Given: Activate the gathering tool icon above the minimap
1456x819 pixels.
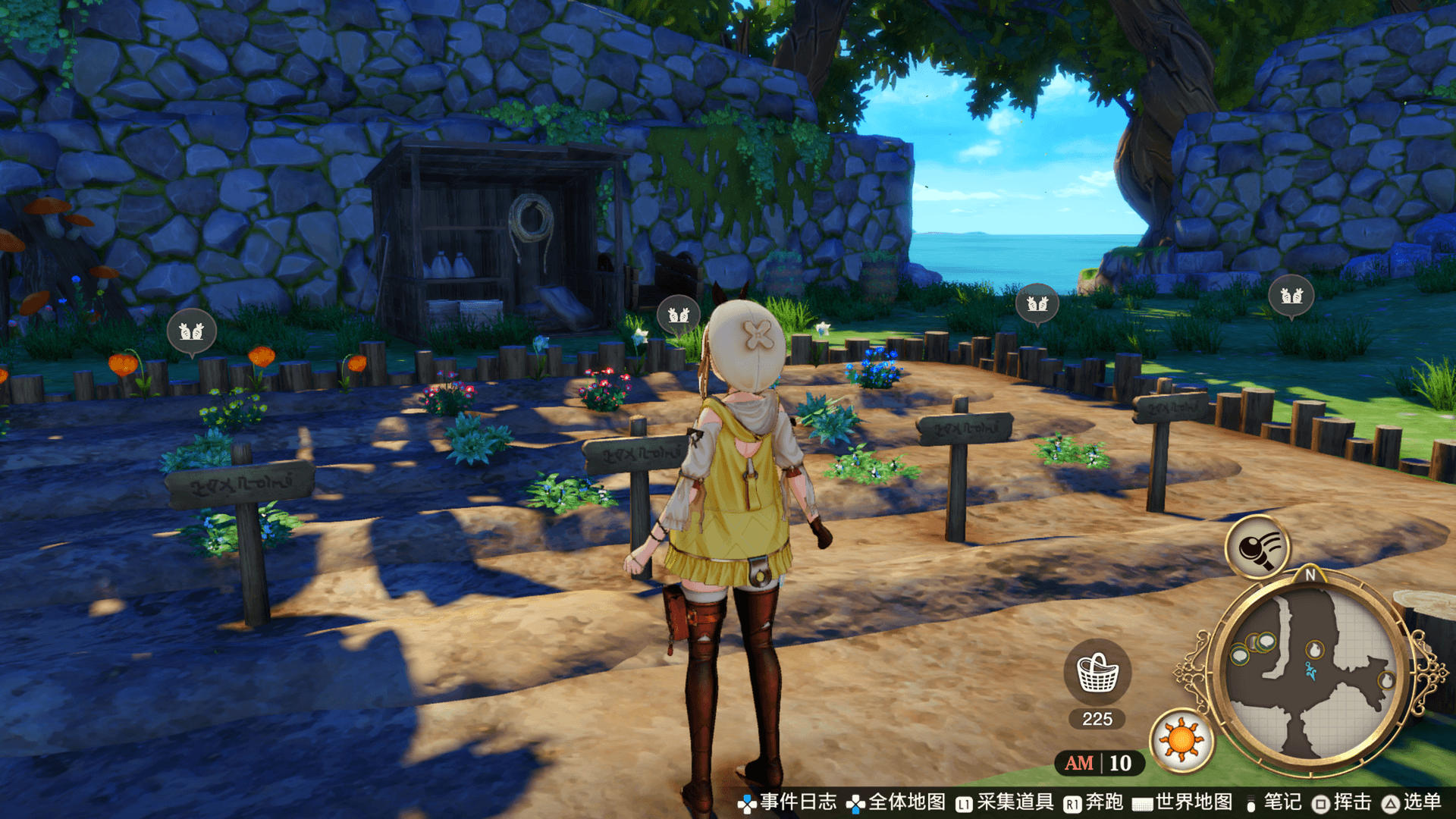Looking at the screenshot, I should (1258, 547).
